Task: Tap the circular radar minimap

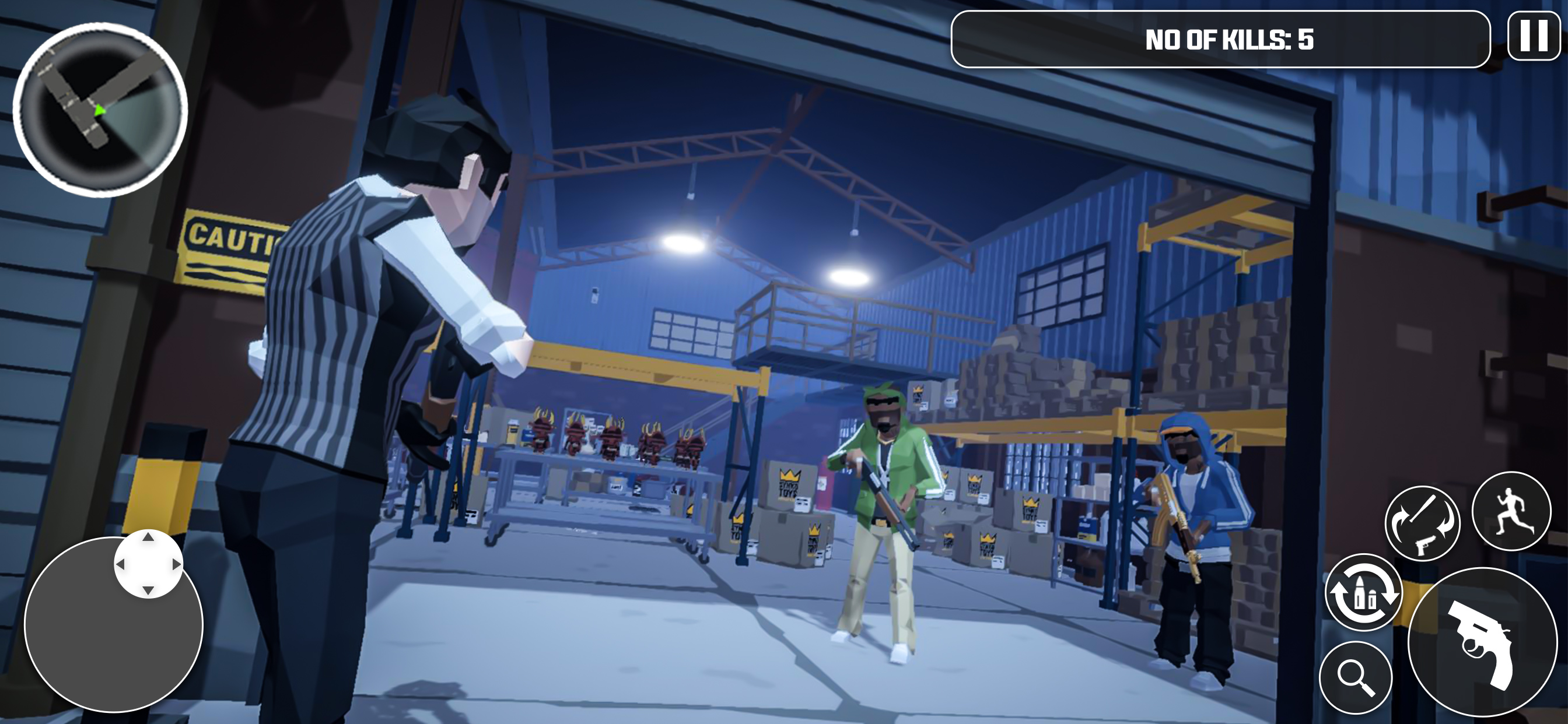Action: 100,110
